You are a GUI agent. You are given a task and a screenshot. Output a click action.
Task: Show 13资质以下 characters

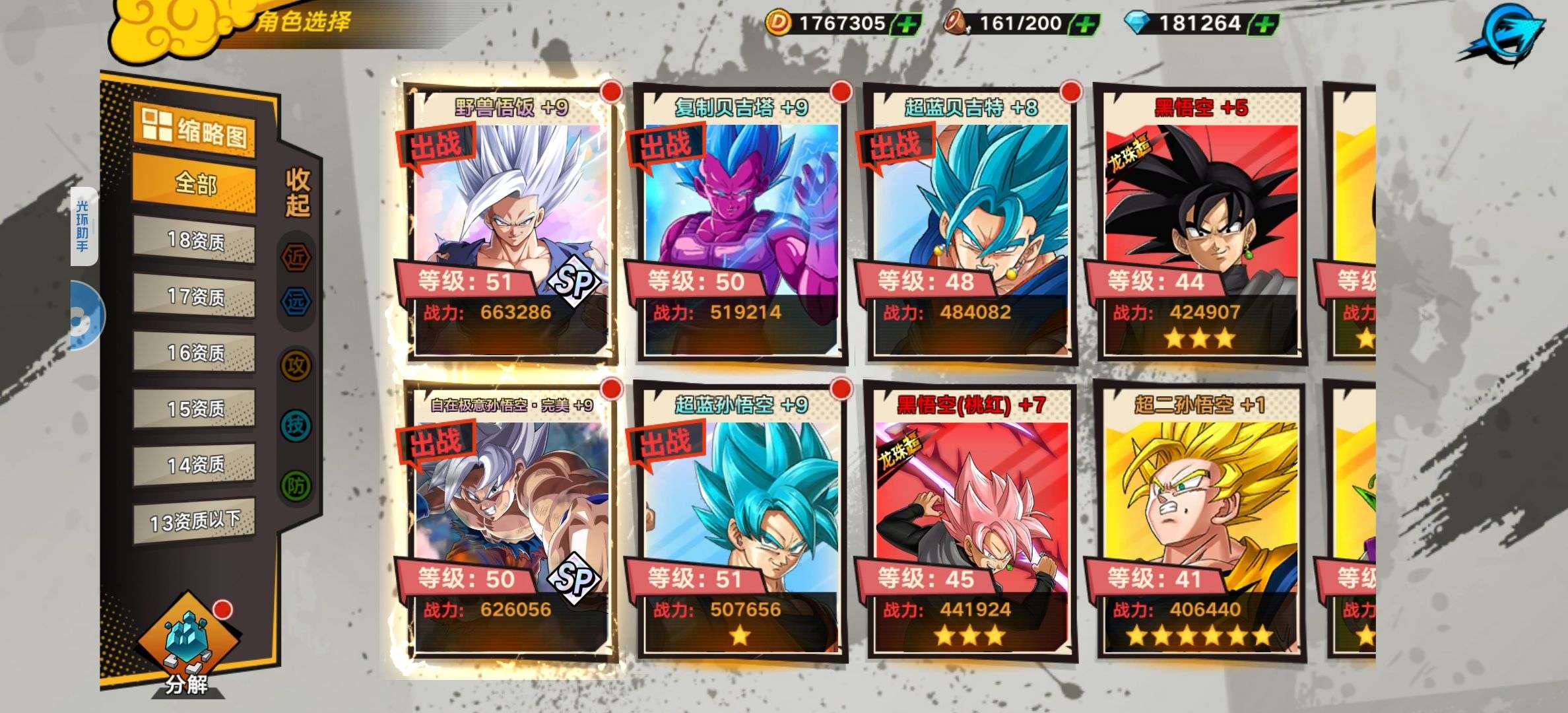tap(195, 522)
